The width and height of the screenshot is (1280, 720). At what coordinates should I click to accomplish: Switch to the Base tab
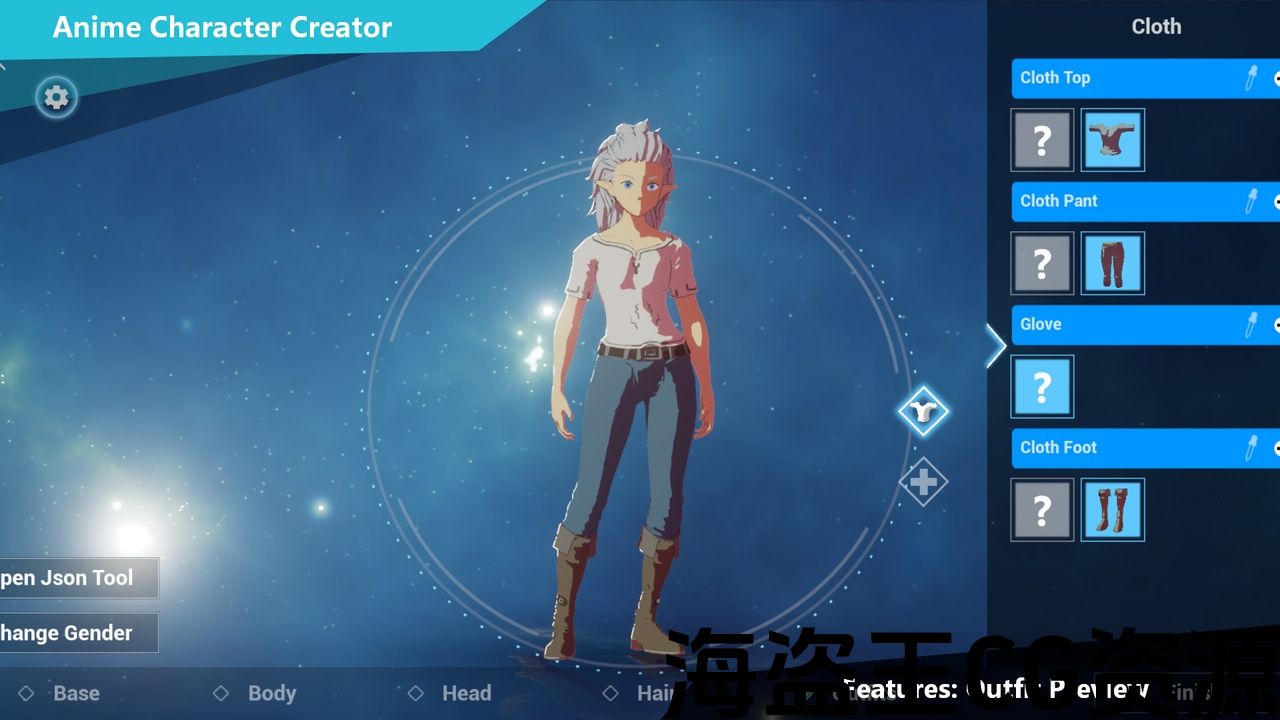pos(76,693)
